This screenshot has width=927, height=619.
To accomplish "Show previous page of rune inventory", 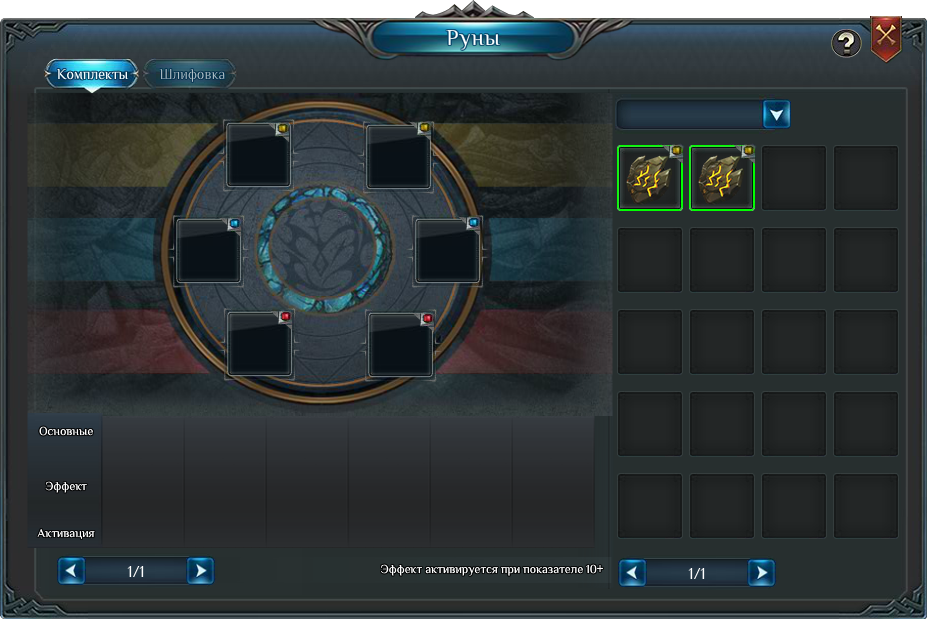I will click(632, 573).
